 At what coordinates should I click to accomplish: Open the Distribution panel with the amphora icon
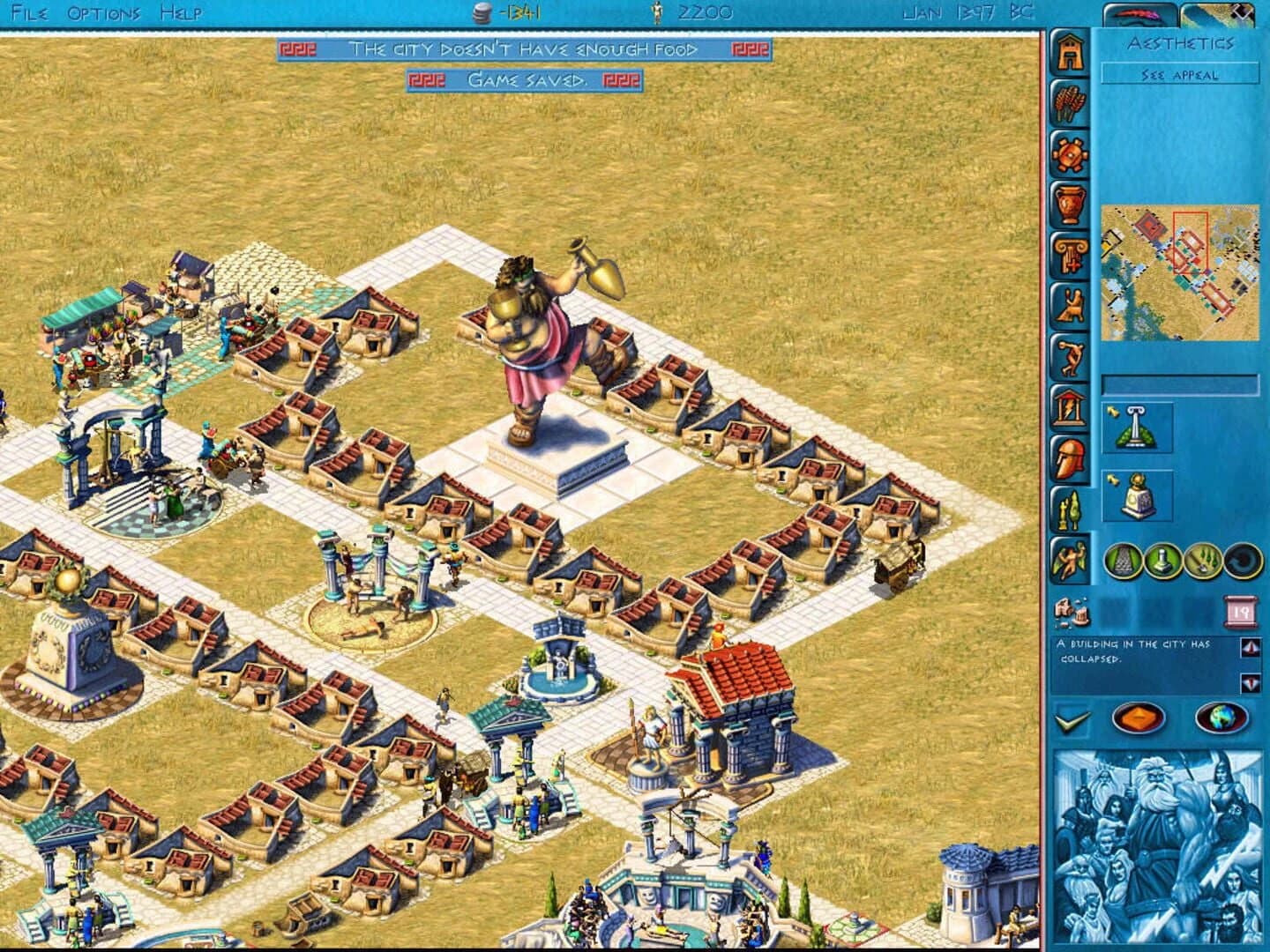pyautogui.click(x=1070, y=205)
